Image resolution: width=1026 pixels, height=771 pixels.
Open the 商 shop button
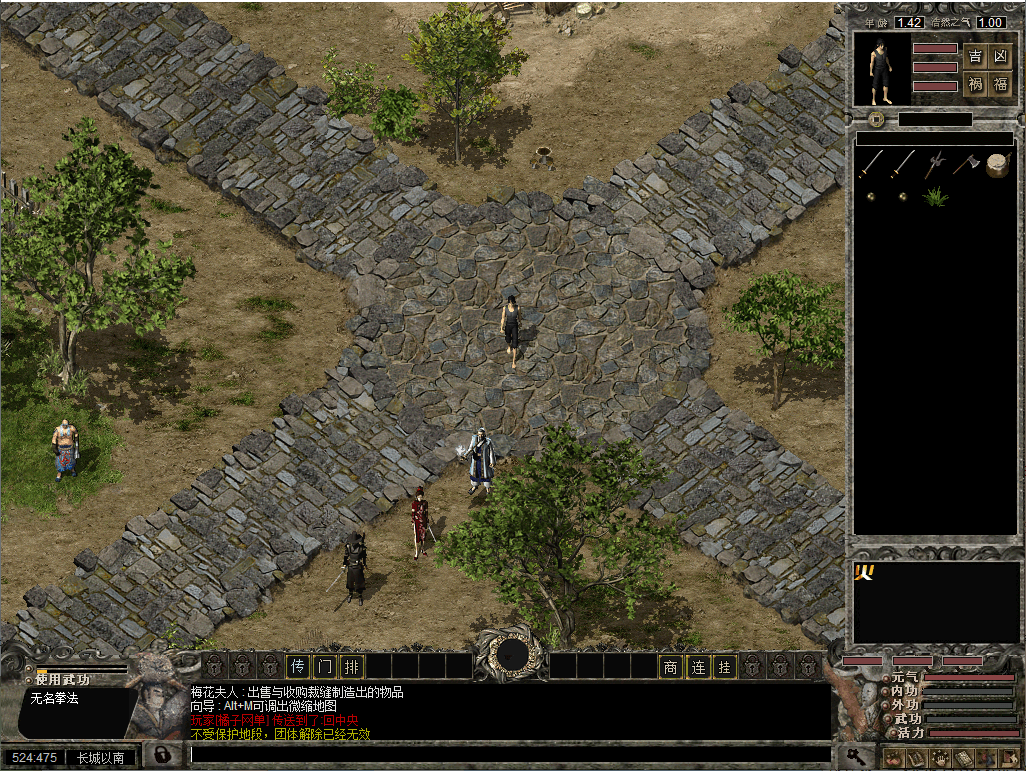(x=670, y=666)
